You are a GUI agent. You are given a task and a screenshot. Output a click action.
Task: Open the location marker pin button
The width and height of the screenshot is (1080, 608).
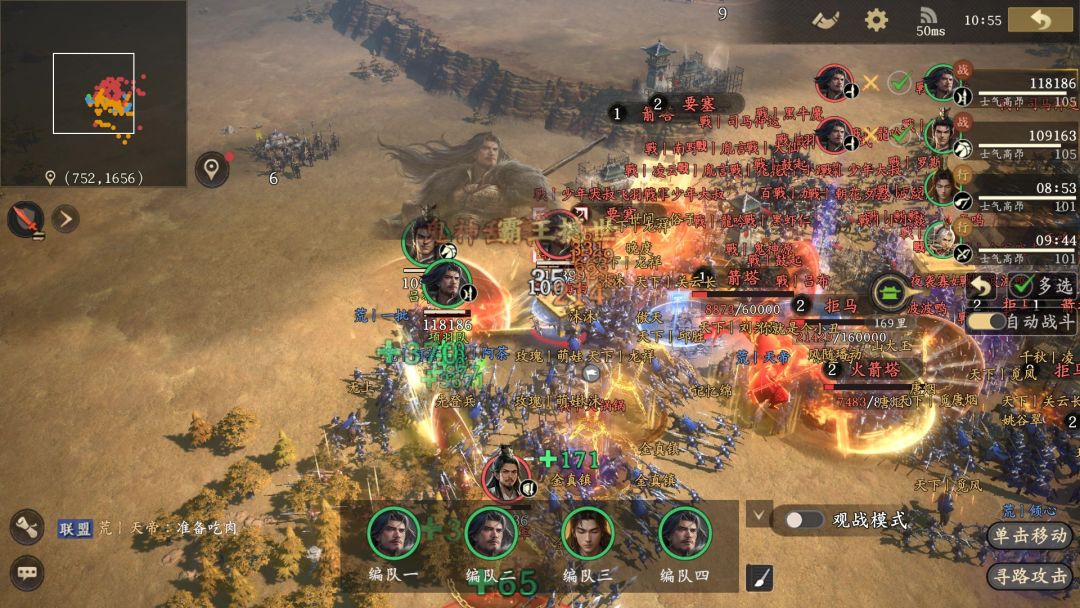pyautogui.click(x=211, y=169)
